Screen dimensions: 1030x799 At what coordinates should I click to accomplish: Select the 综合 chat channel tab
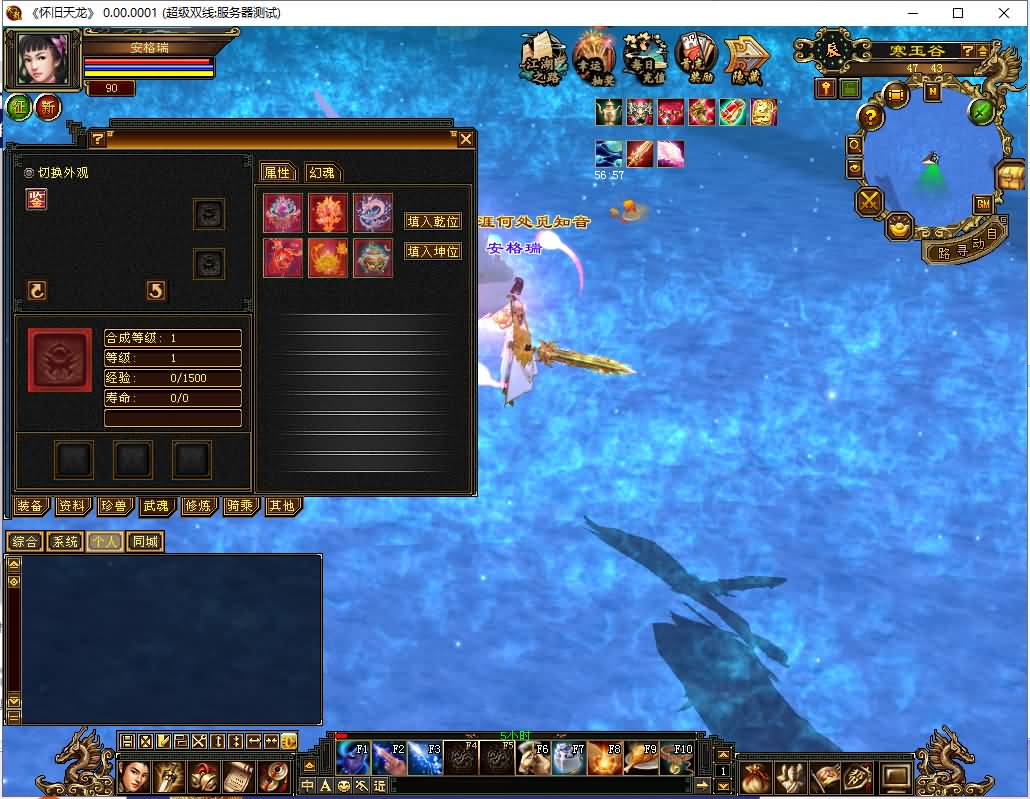(x=25, y=542)
